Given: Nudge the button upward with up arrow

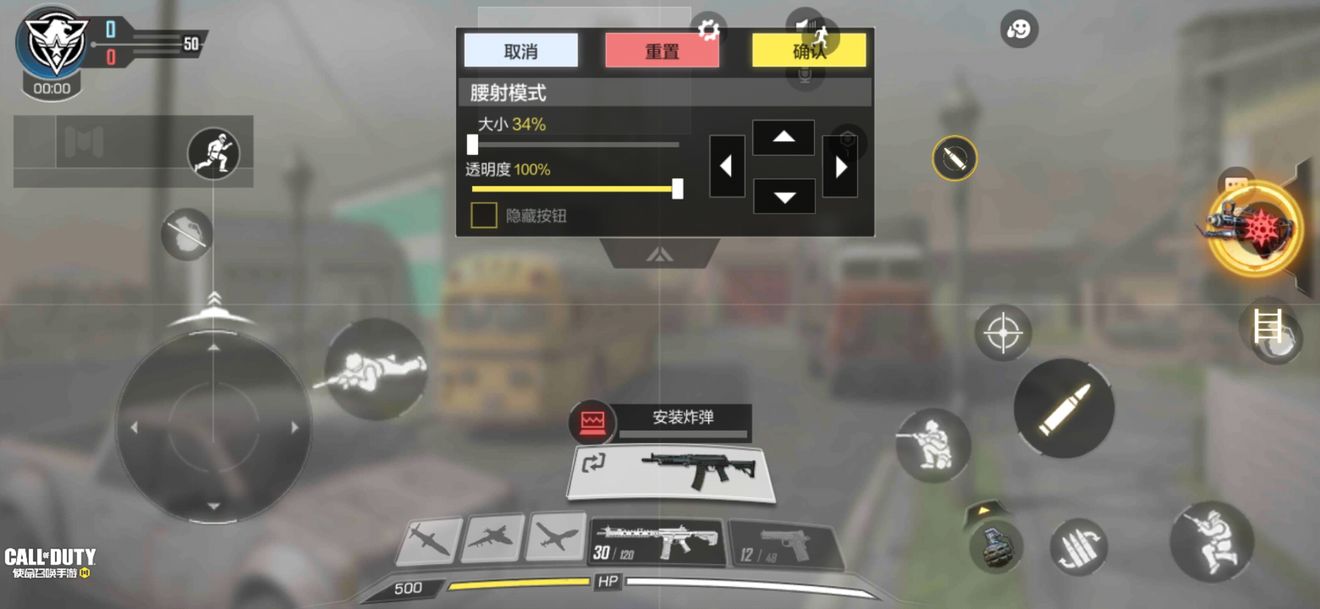Looking at the screenshot, I should pyautogui.click(x=783, y=138).
